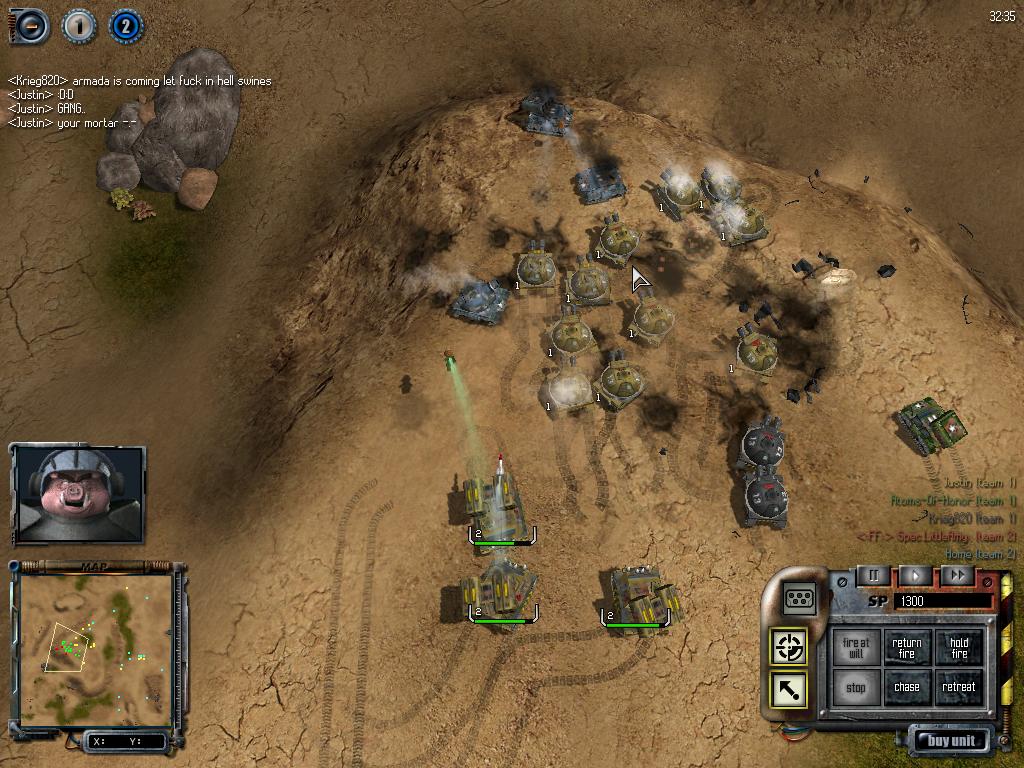This screenshot has width=1024, height=768.
Task: Select the chase order
Action: coord(907,688)
